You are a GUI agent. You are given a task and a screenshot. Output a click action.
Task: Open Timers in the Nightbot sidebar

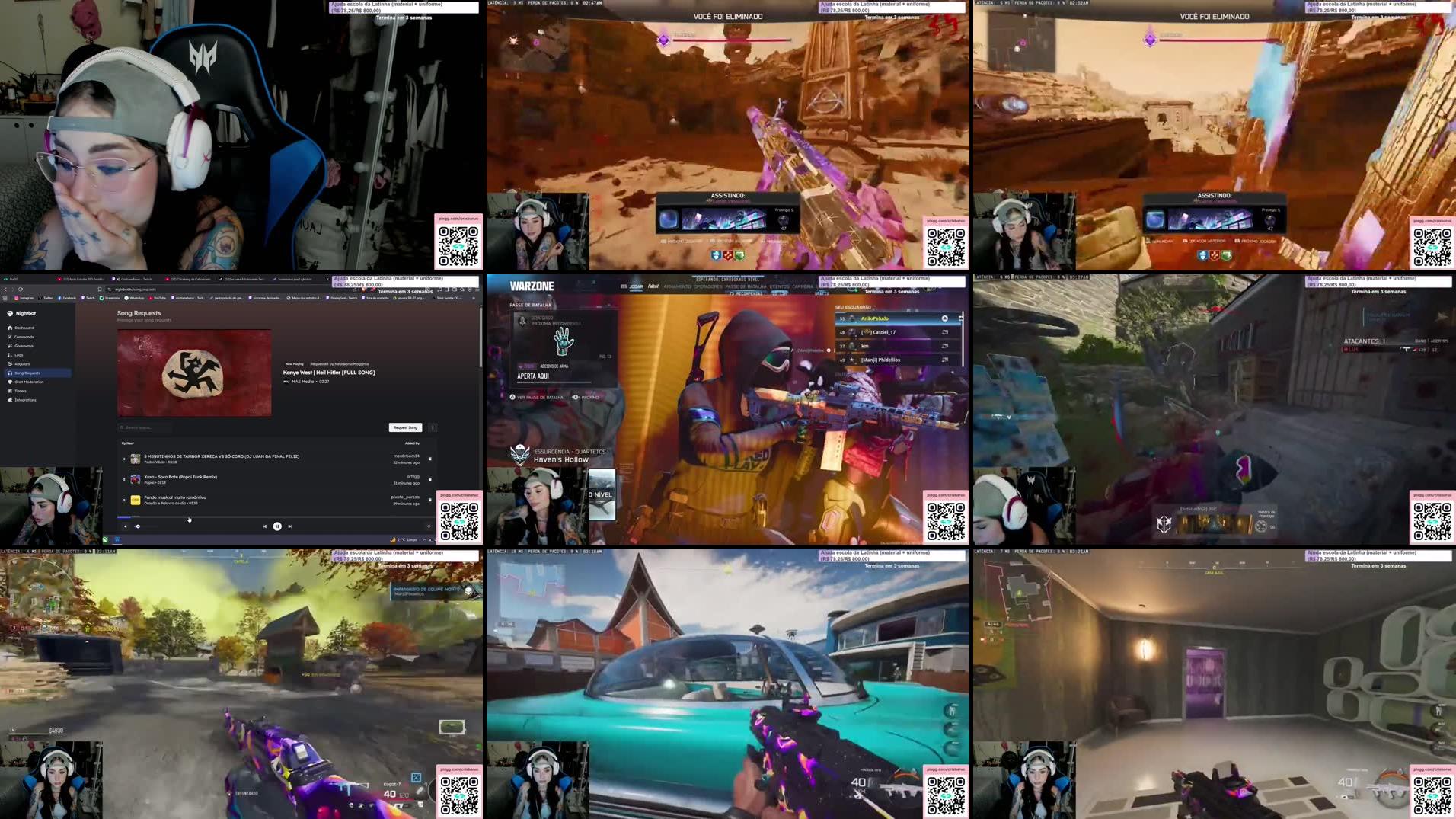(x=24, y=391)
